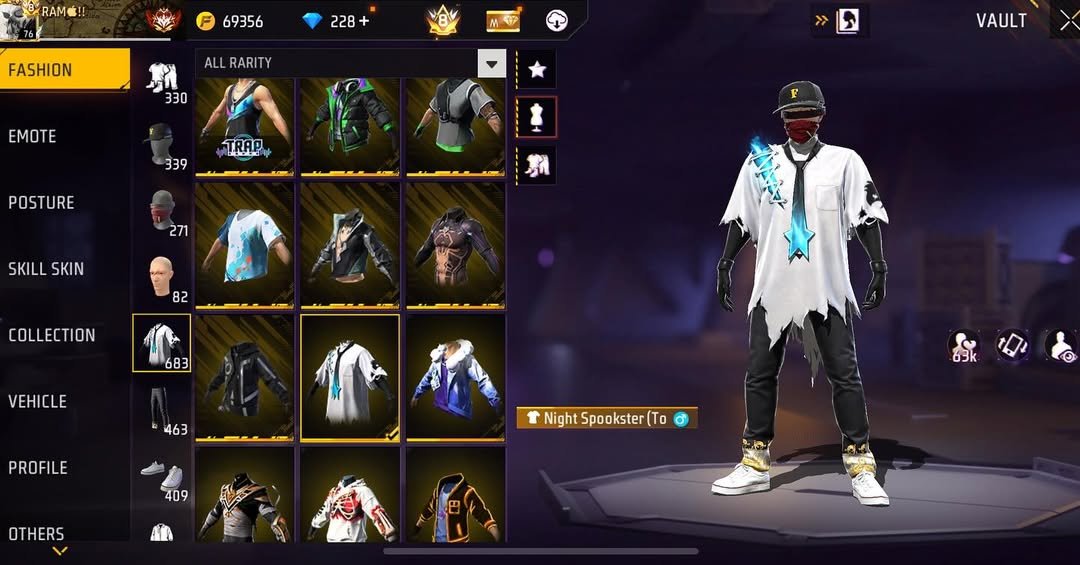Switch to the Vehicle section
Image resolution: width=1080 pixels, height=565 pixels.
pos(38,401)
